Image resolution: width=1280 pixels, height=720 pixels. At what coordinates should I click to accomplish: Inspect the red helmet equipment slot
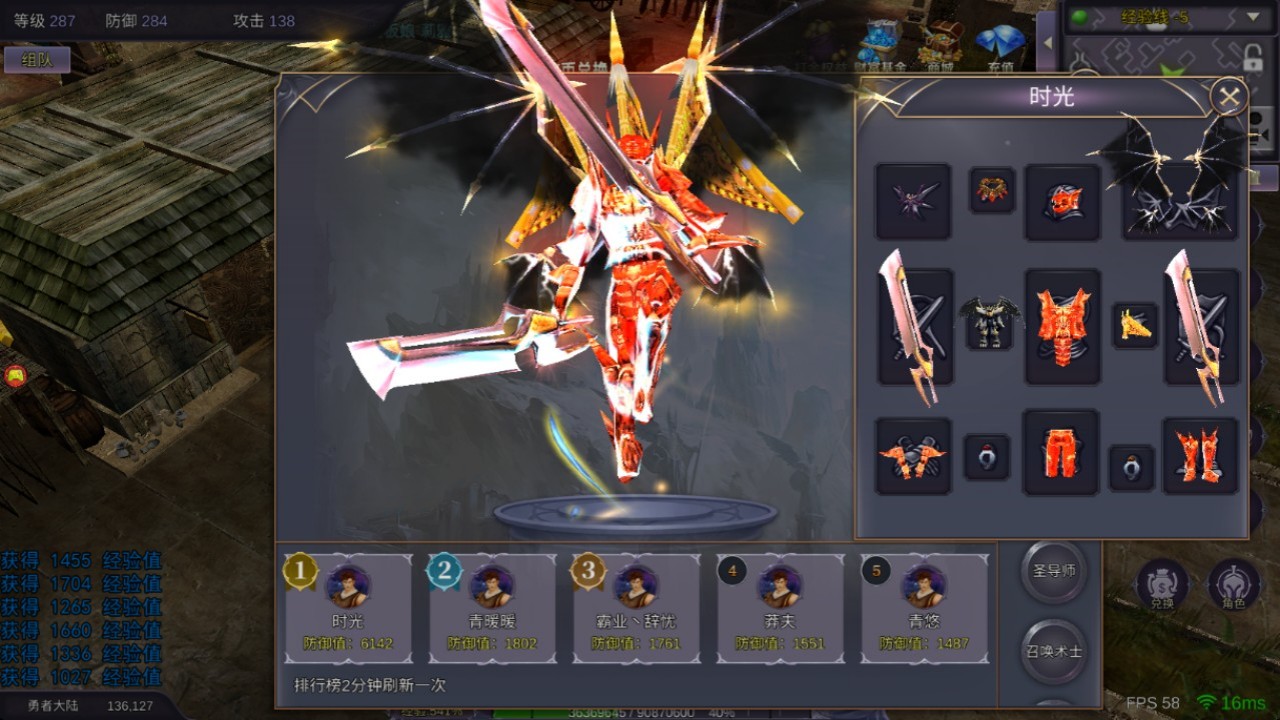[x=1062, y=202]
